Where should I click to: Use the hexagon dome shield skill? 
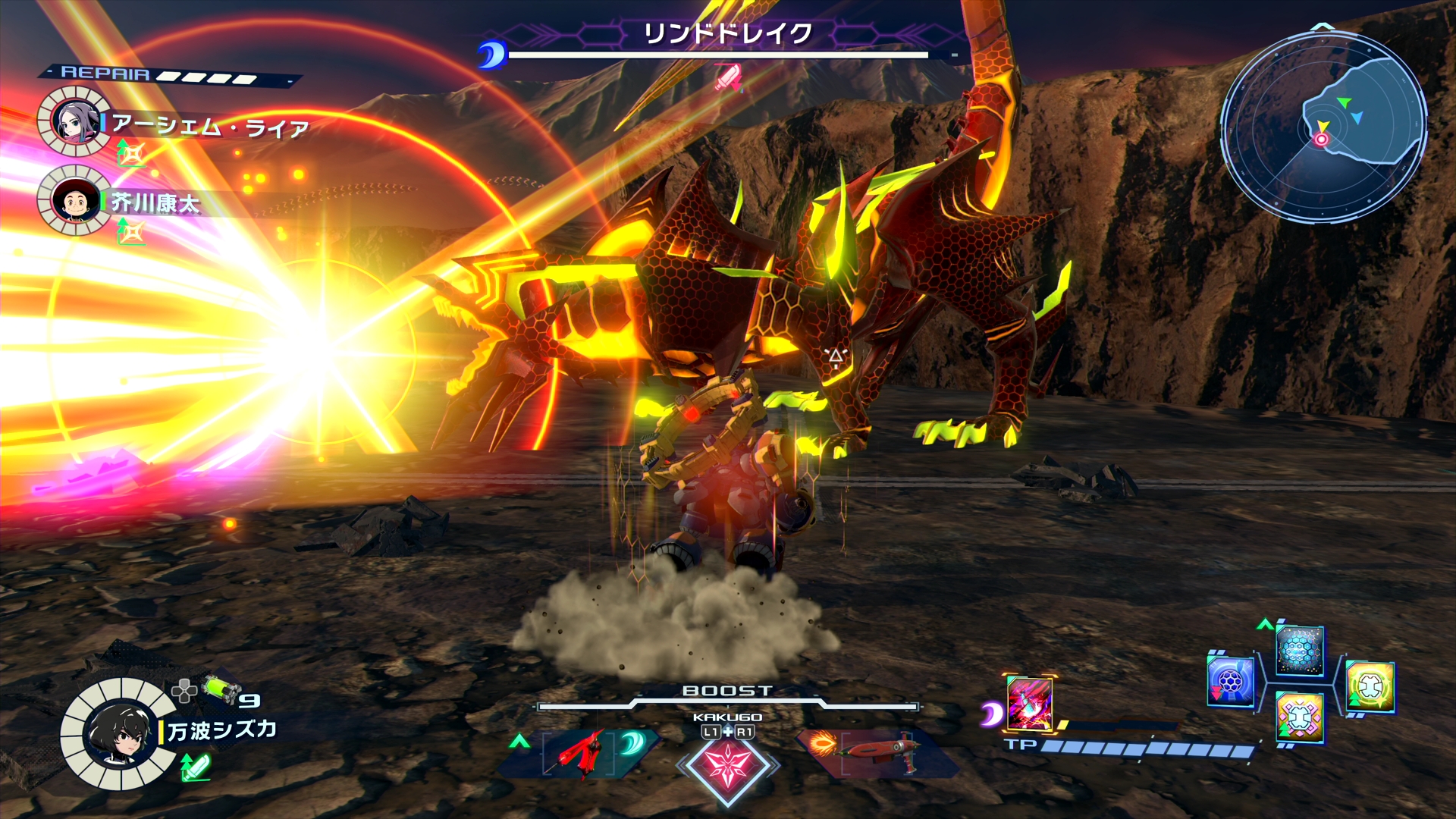1300,650
